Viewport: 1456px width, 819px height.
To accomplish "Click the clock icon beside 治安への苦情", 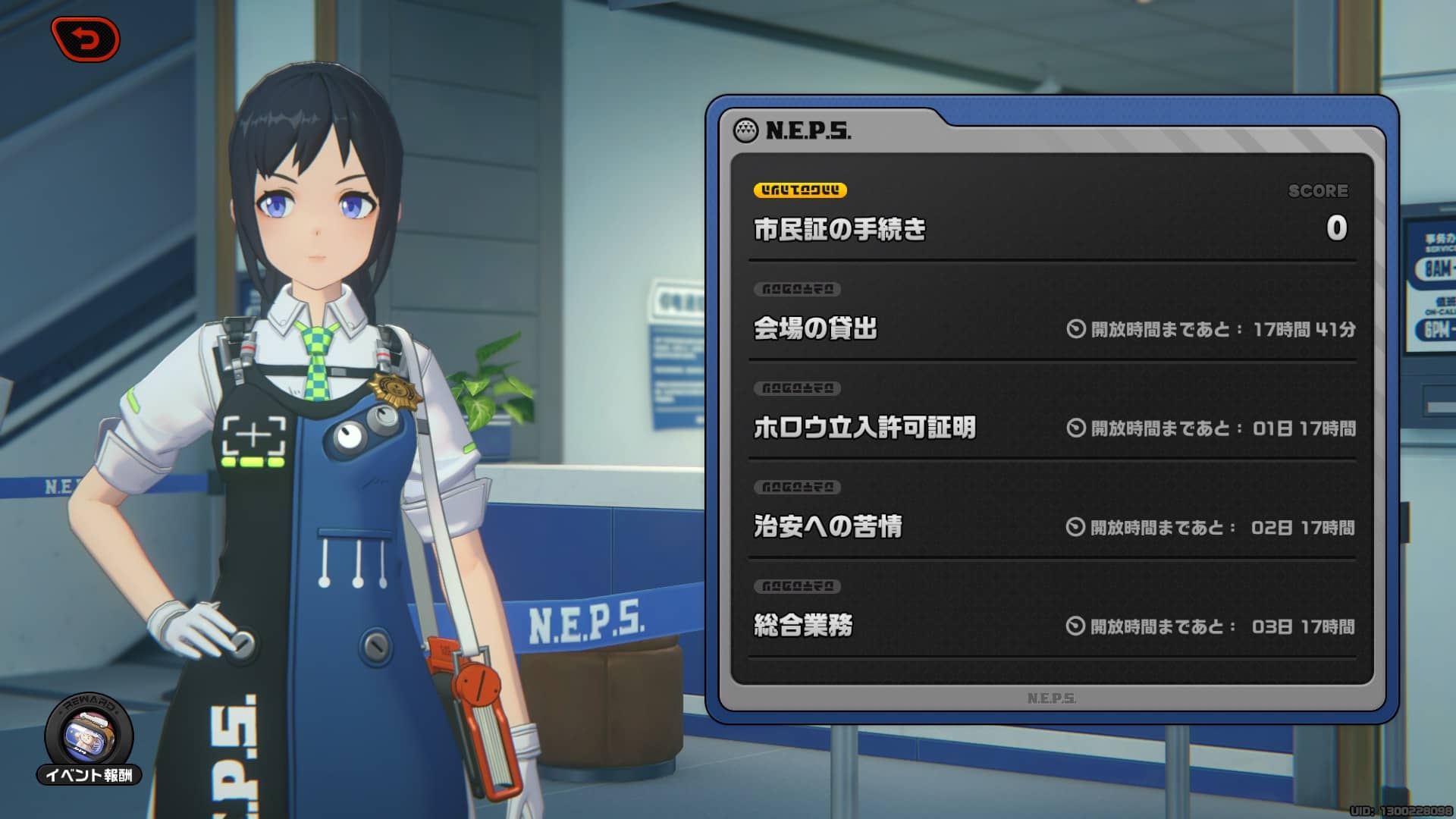I will [x=1076, y=526].
